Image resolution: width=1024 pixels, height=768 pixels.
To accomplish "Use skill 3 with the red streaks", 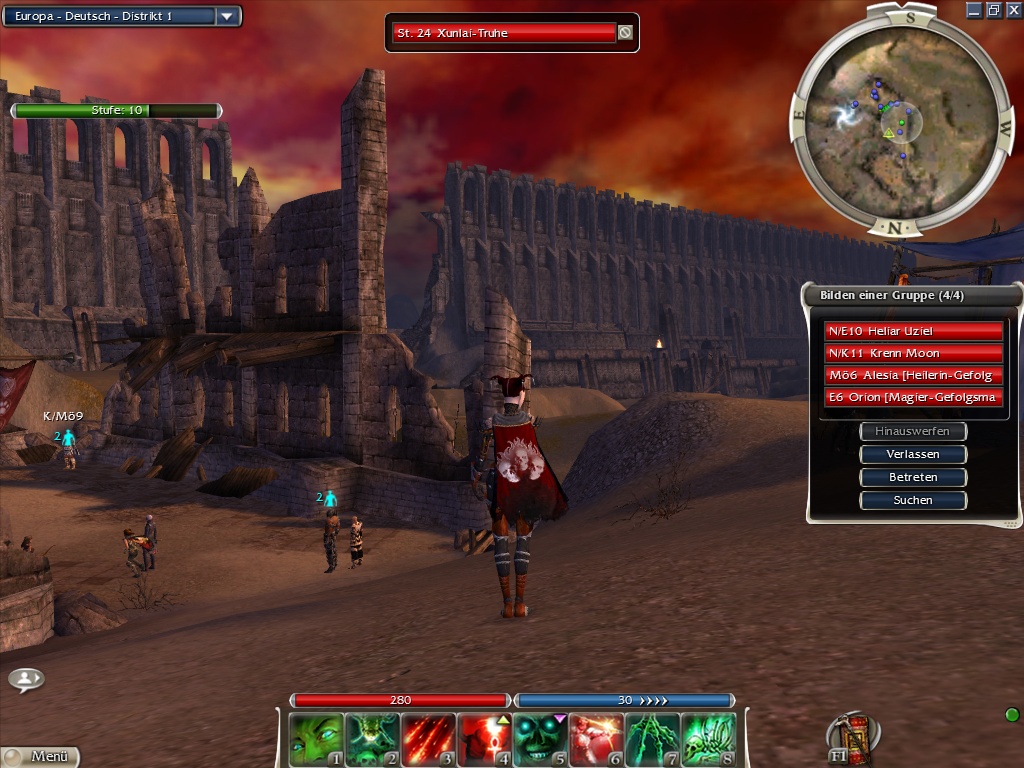I will (x=428, y=739).
